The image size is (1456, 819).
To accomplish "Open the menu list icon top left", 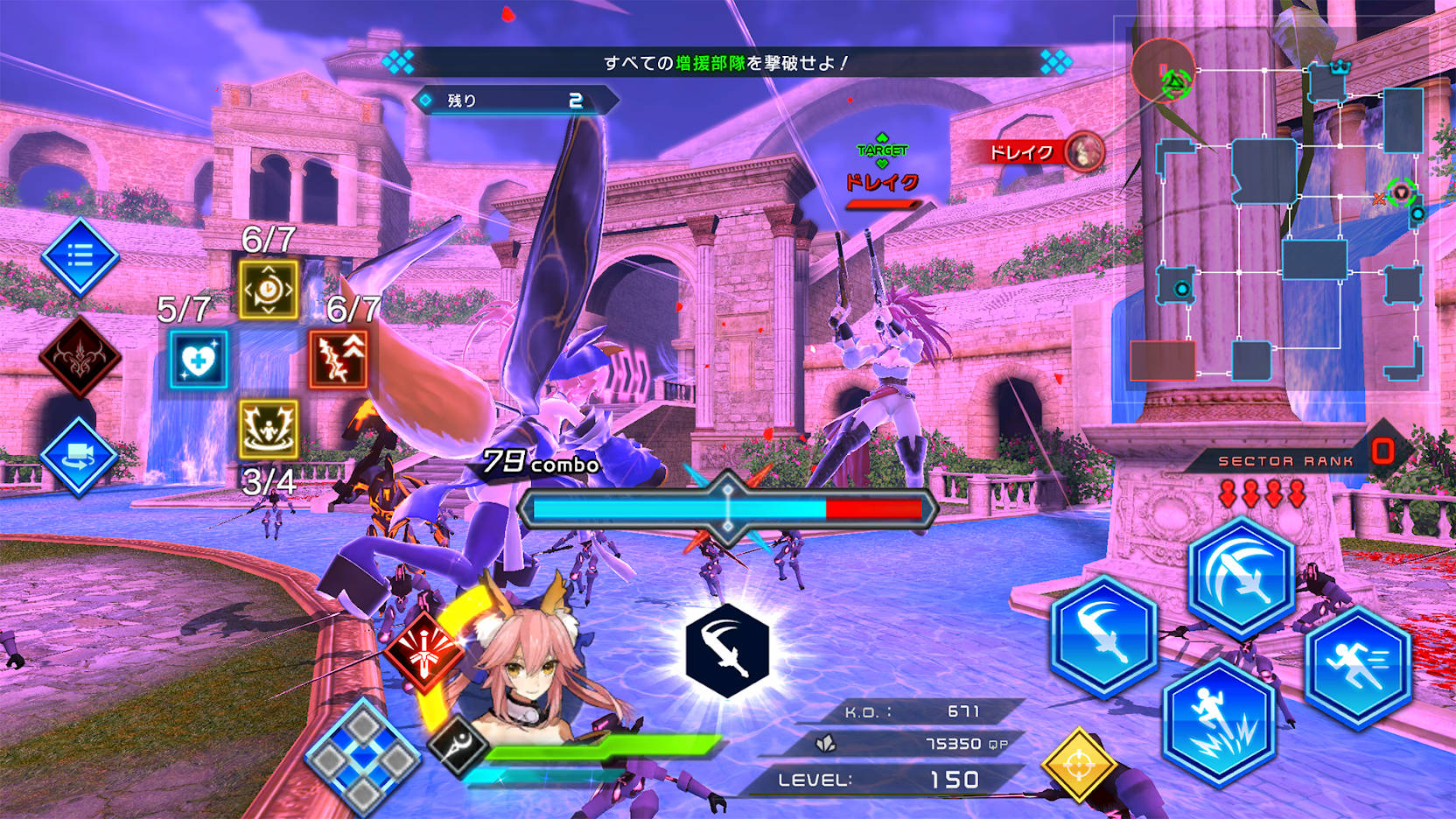I will (79, 258).
